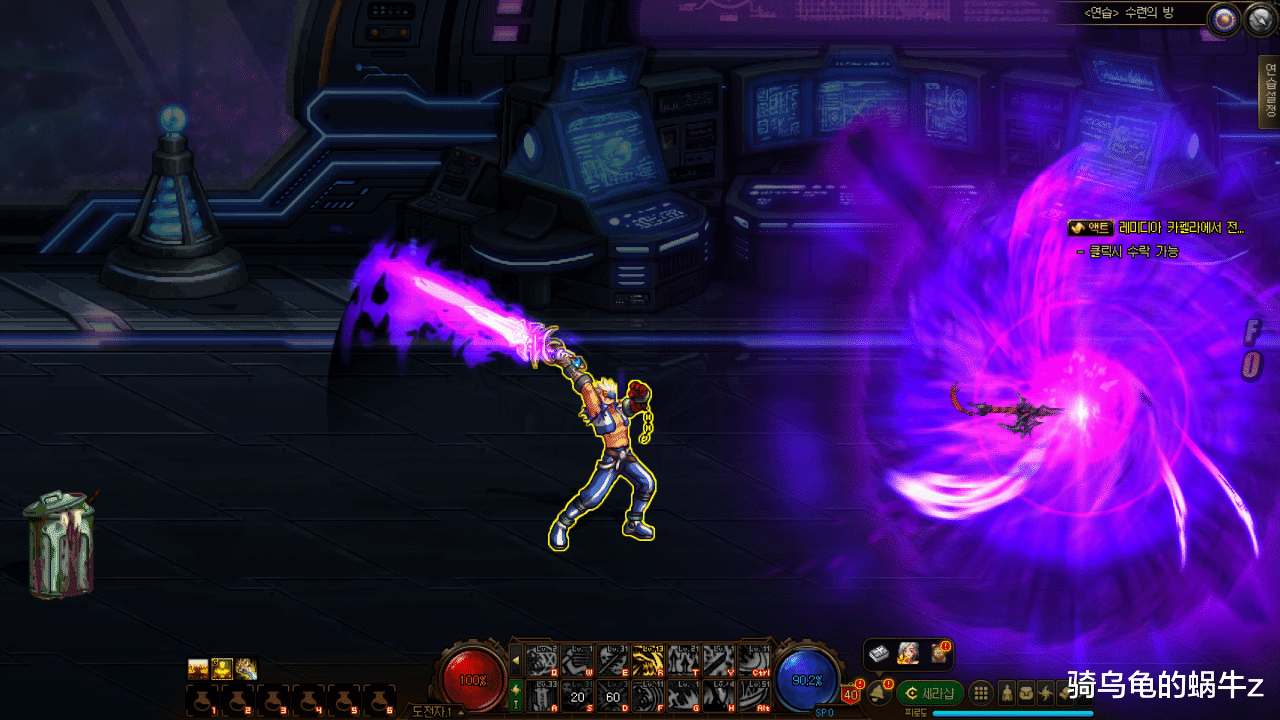Open the grid menu button
Screen dimensions: 1280x720
(x=982, y=693)
